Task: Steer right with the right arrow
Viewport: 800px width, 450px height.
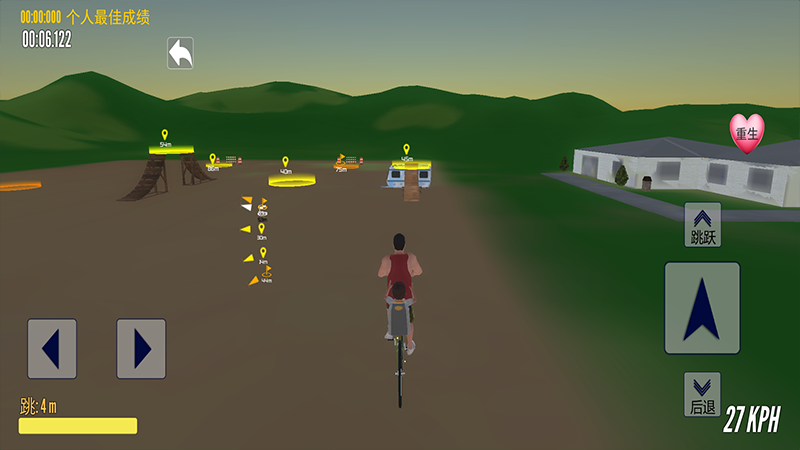Action: (x=141, y=348)
